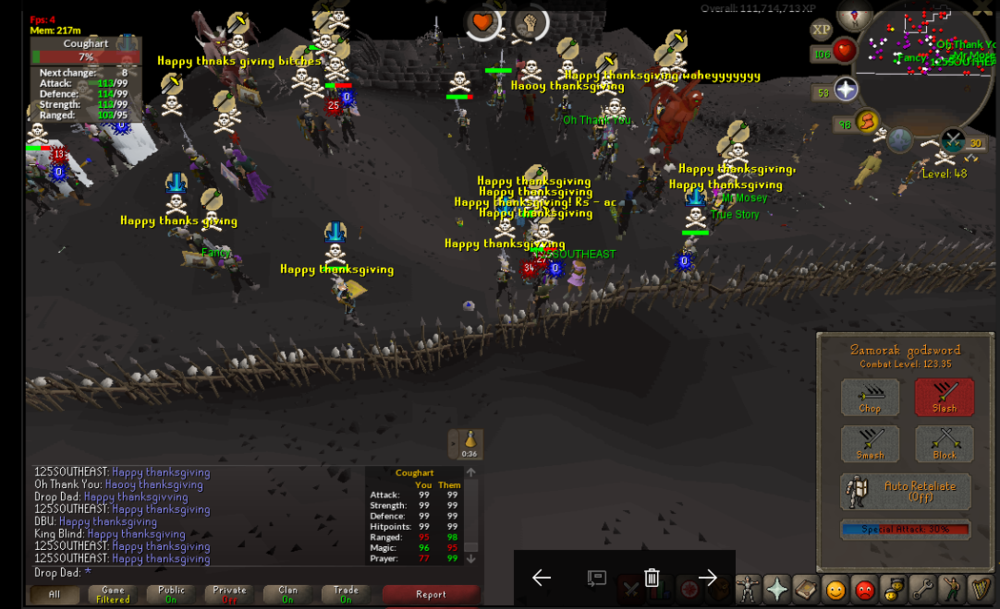
Task: Open the Private chat tab
Action: click(229, 594)
